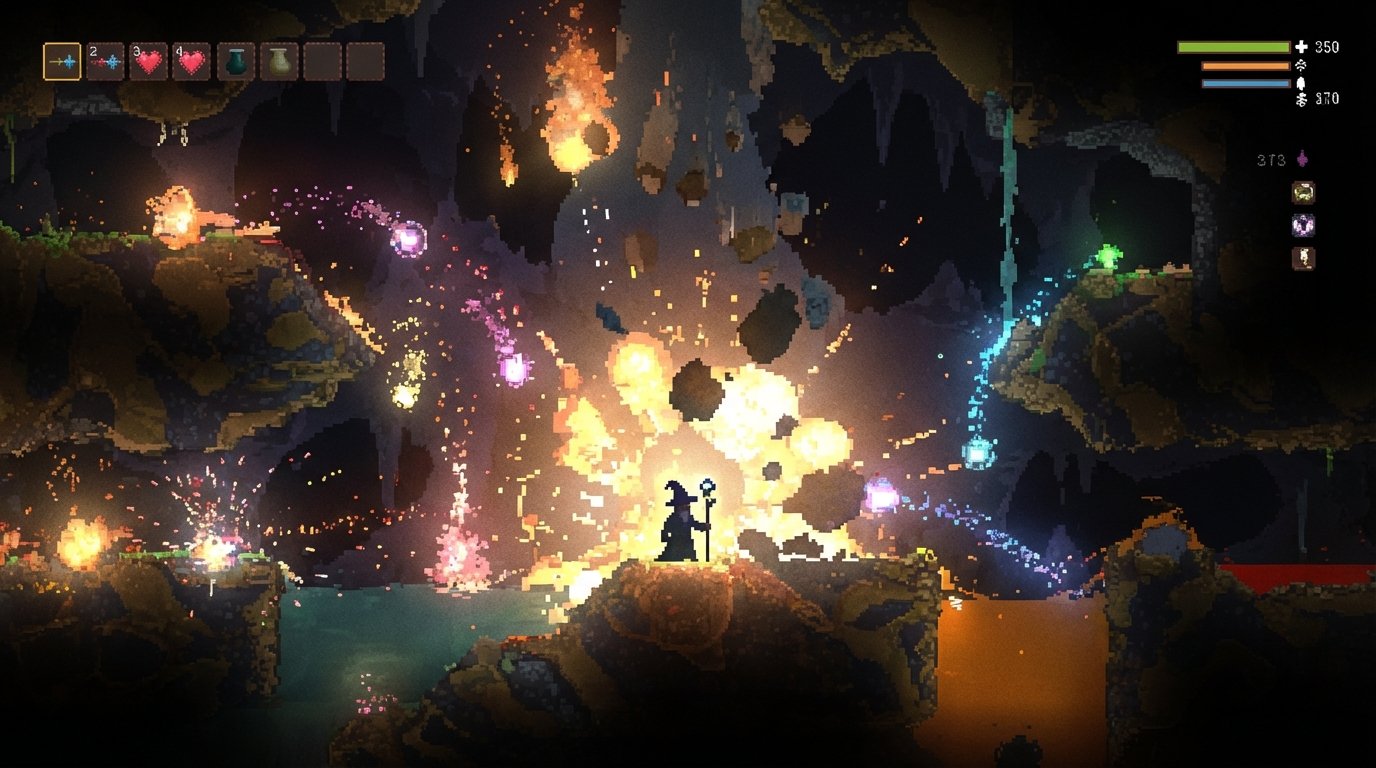Select the wand in the first hotbar slot
1376x768 pixels.
62,61
